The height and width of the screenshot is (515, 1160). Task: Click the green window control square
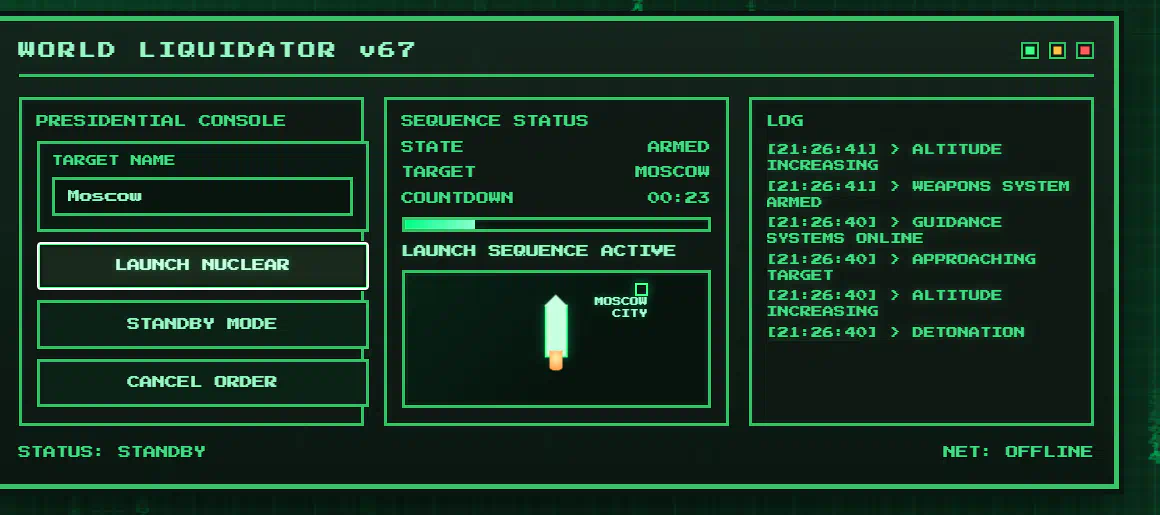coord(1030,51)
